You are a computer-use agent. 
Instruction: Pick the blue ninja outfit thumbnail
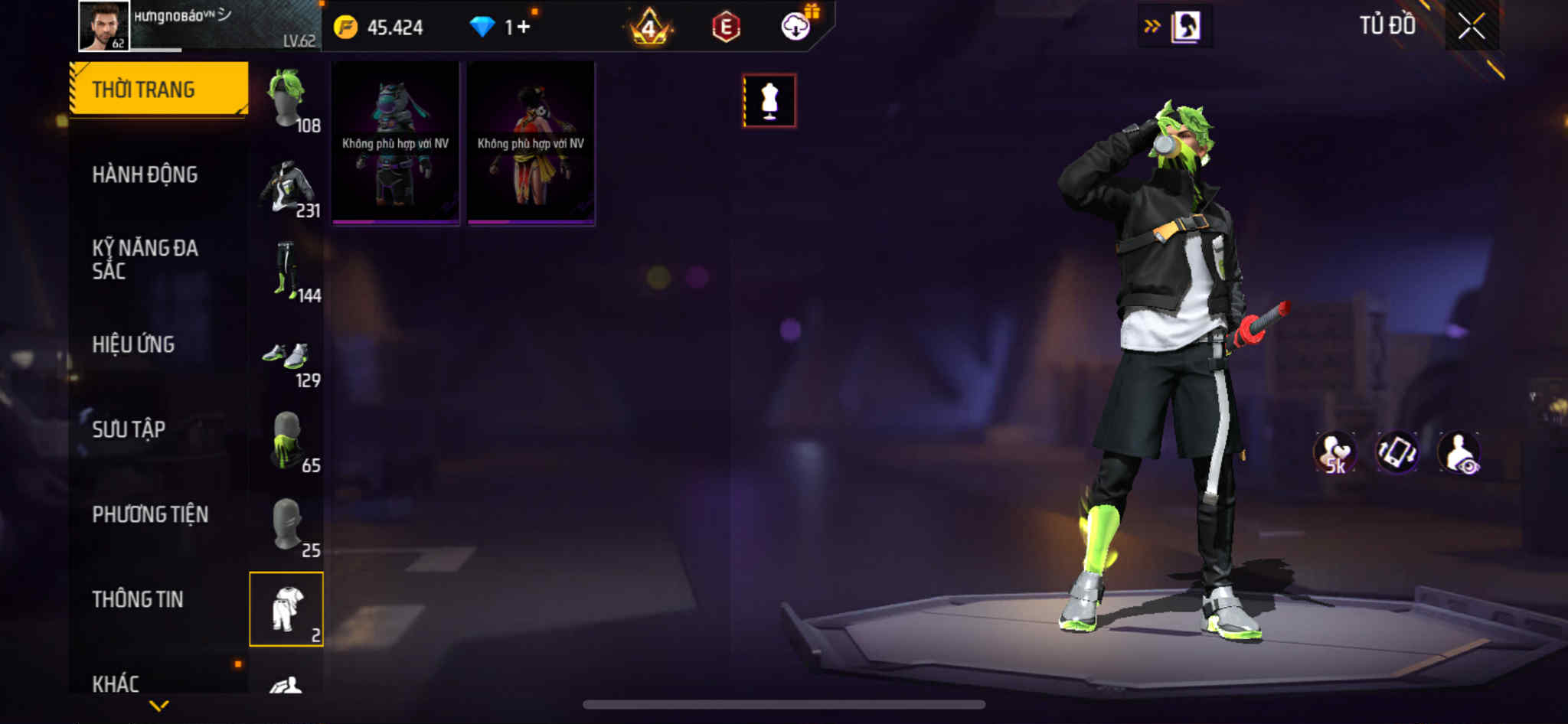click(x=395, y=143)
